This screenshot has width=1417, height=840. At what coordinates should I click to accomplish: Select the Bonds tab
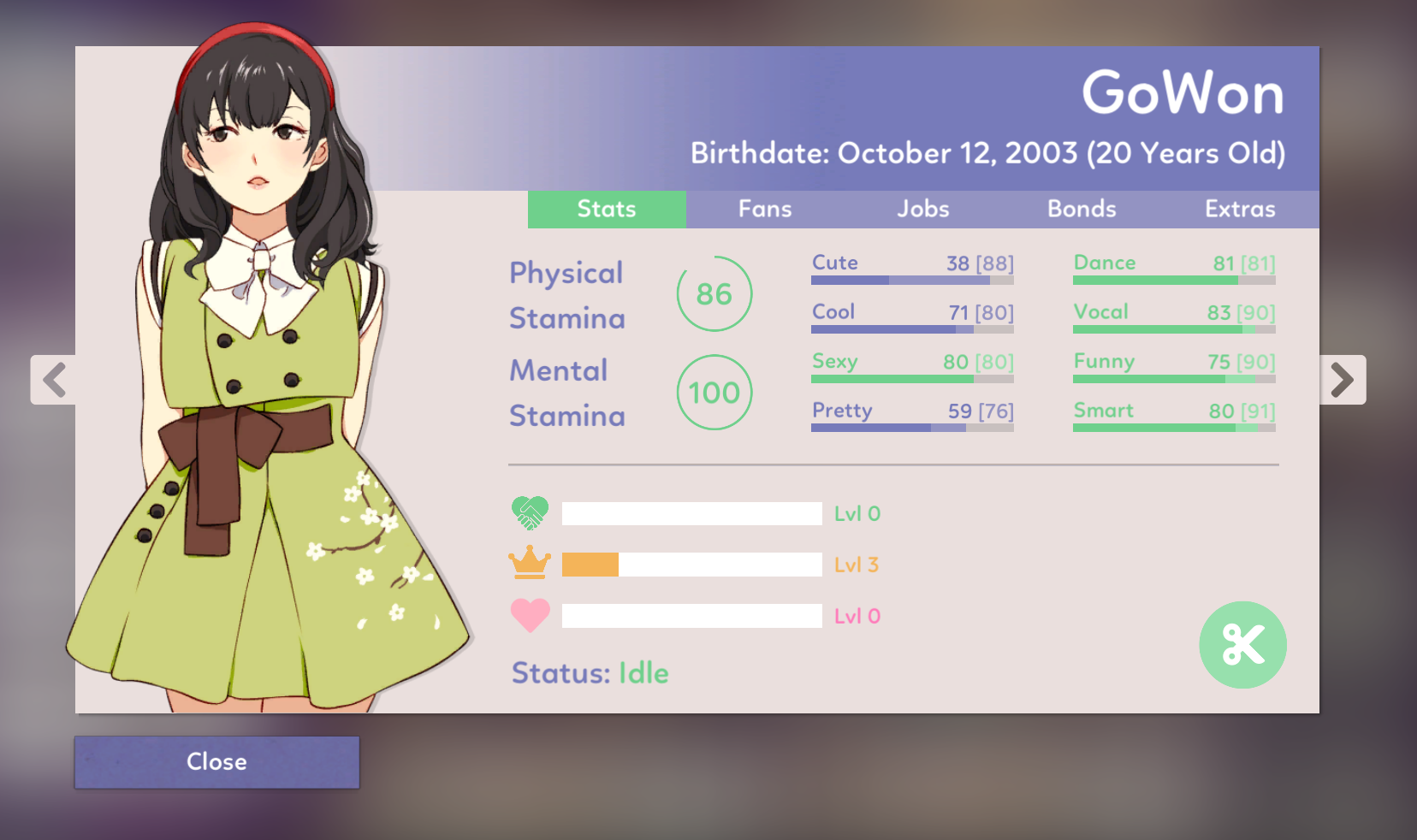point(1082,210)
